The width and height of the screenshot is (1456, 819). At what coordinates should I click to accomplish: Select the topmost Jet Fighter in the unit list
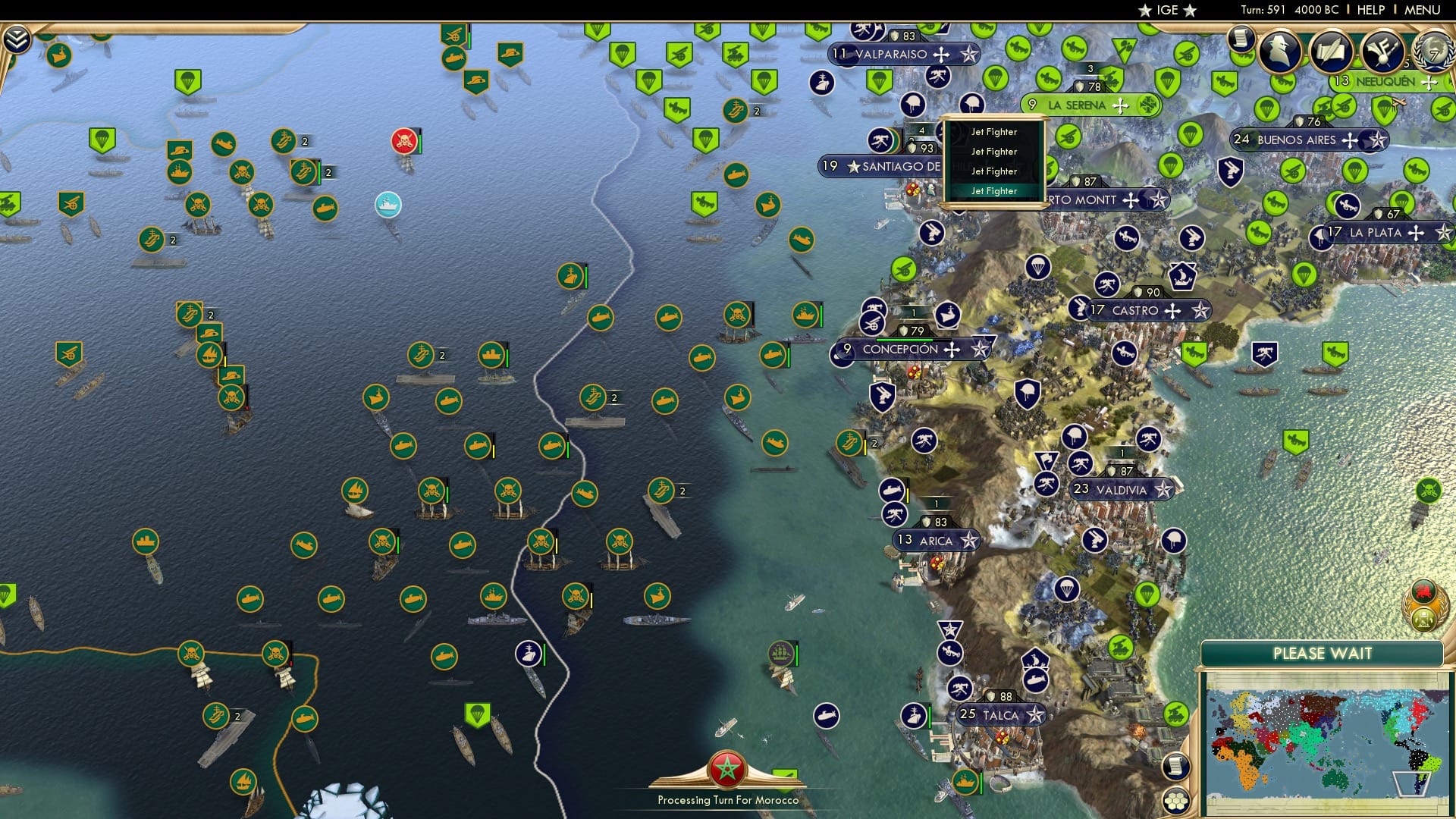tap(994, 131)
